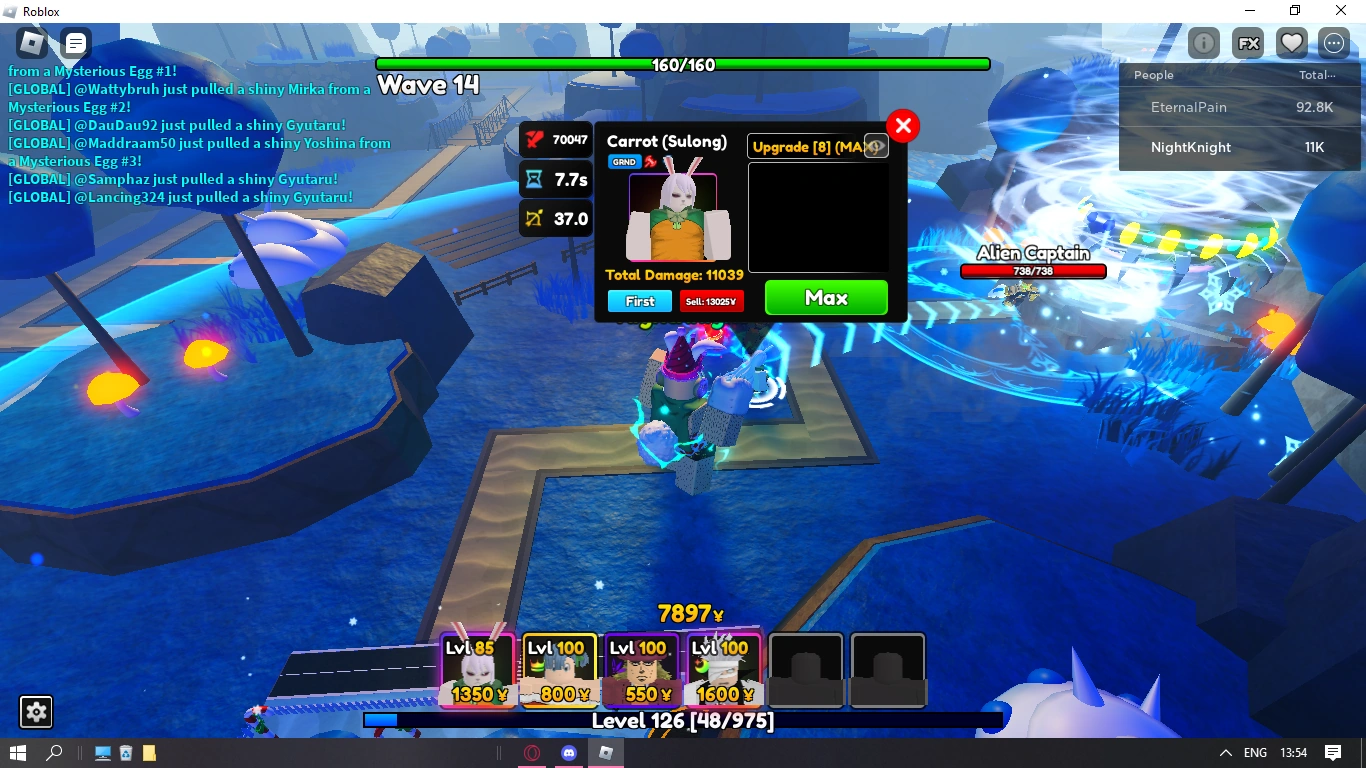This screenshot has height=768, width=1366.
Task: Click the info (i) icon top-right
Action: pos(1203,43)
